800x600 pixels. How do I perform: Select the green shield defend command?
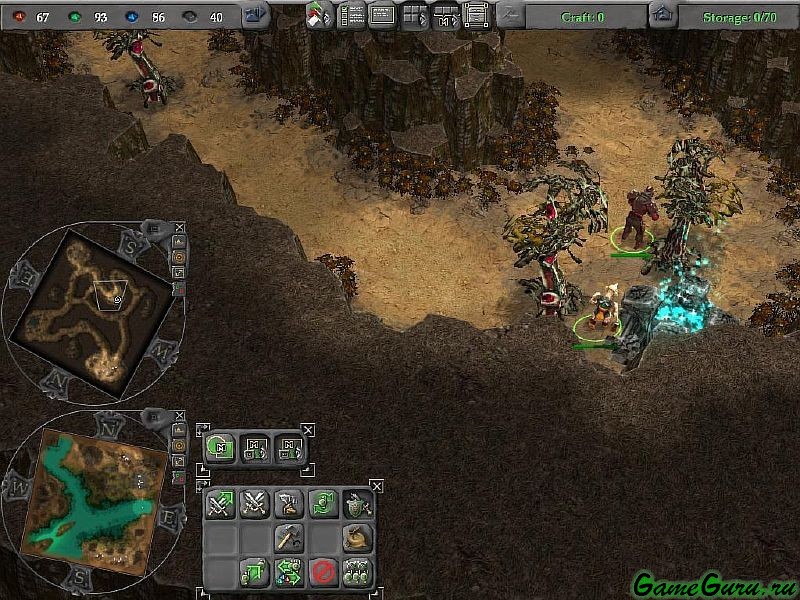pos(356,504)
